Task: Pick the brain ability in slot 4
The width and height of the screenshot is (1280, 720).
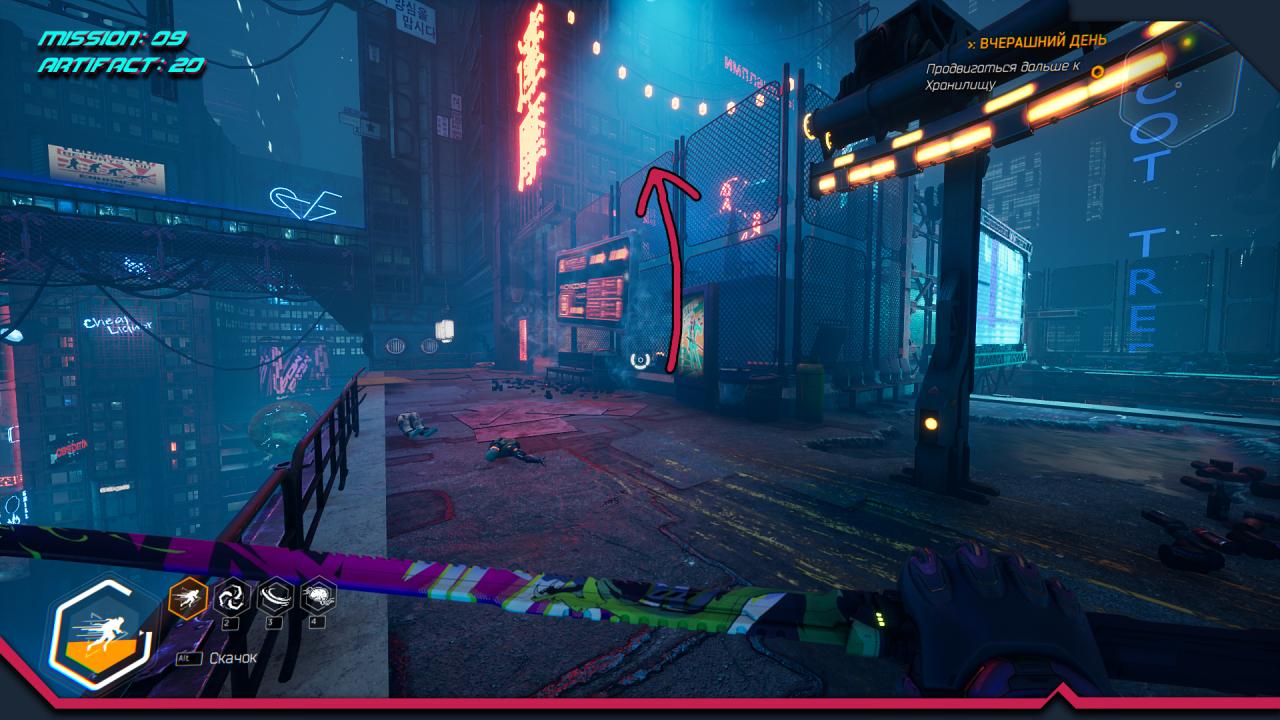Action: (x=318, y=598)
